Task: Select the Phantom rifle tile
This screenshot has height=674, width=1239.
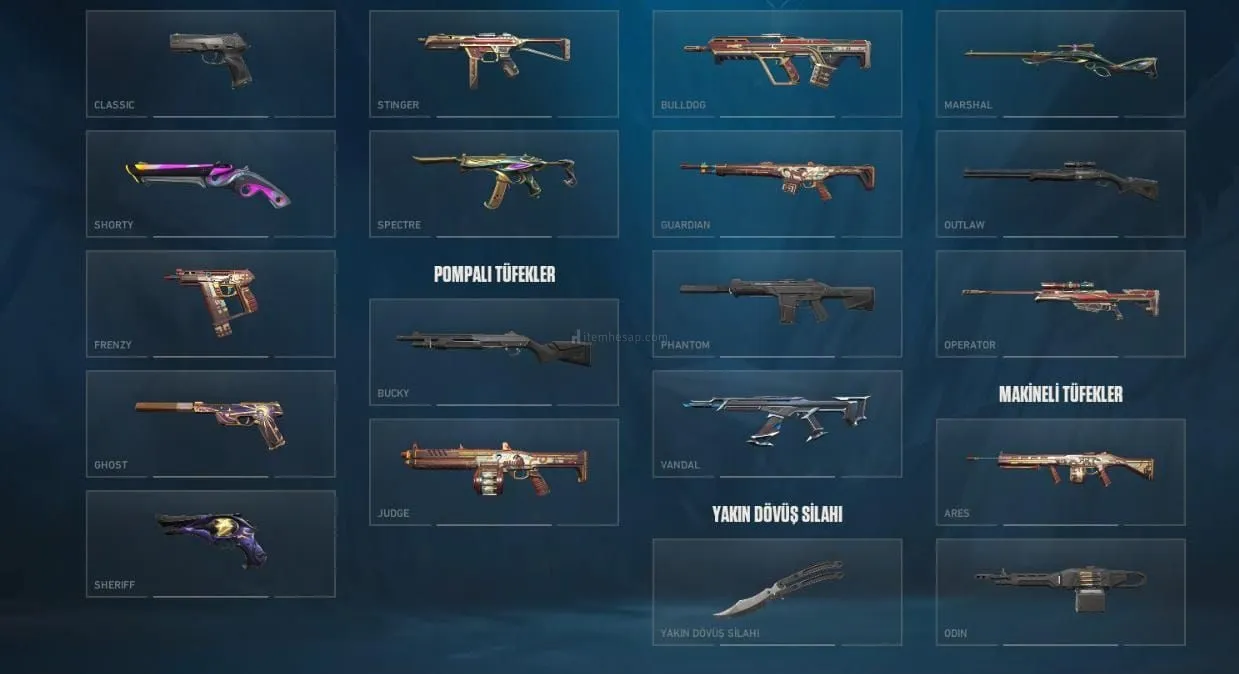Action: [777, 303]
